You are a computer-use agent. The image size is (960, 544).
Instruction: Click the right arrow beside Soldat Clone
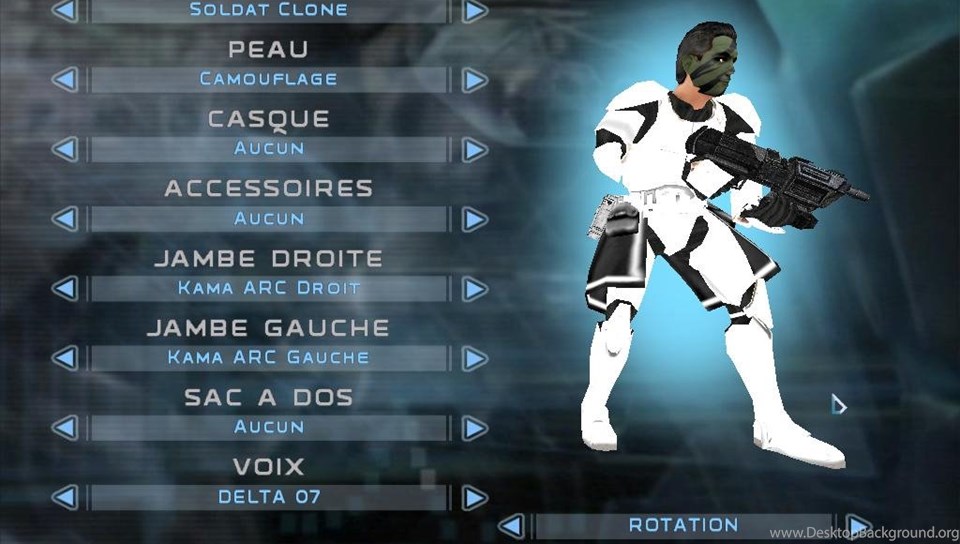pos(475,10)
